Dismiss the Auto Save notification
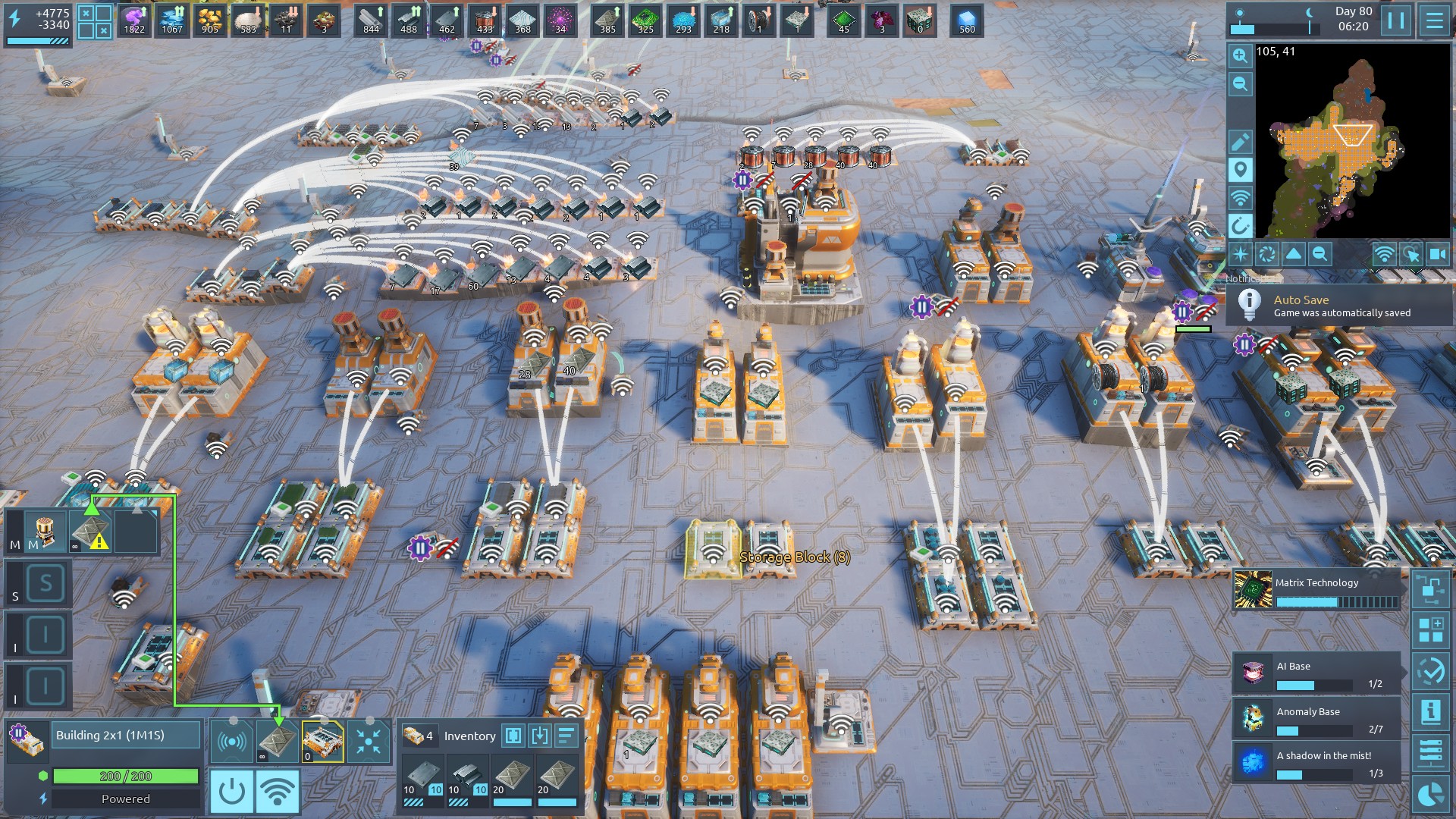1456x819 pixels. point(1339,305)
